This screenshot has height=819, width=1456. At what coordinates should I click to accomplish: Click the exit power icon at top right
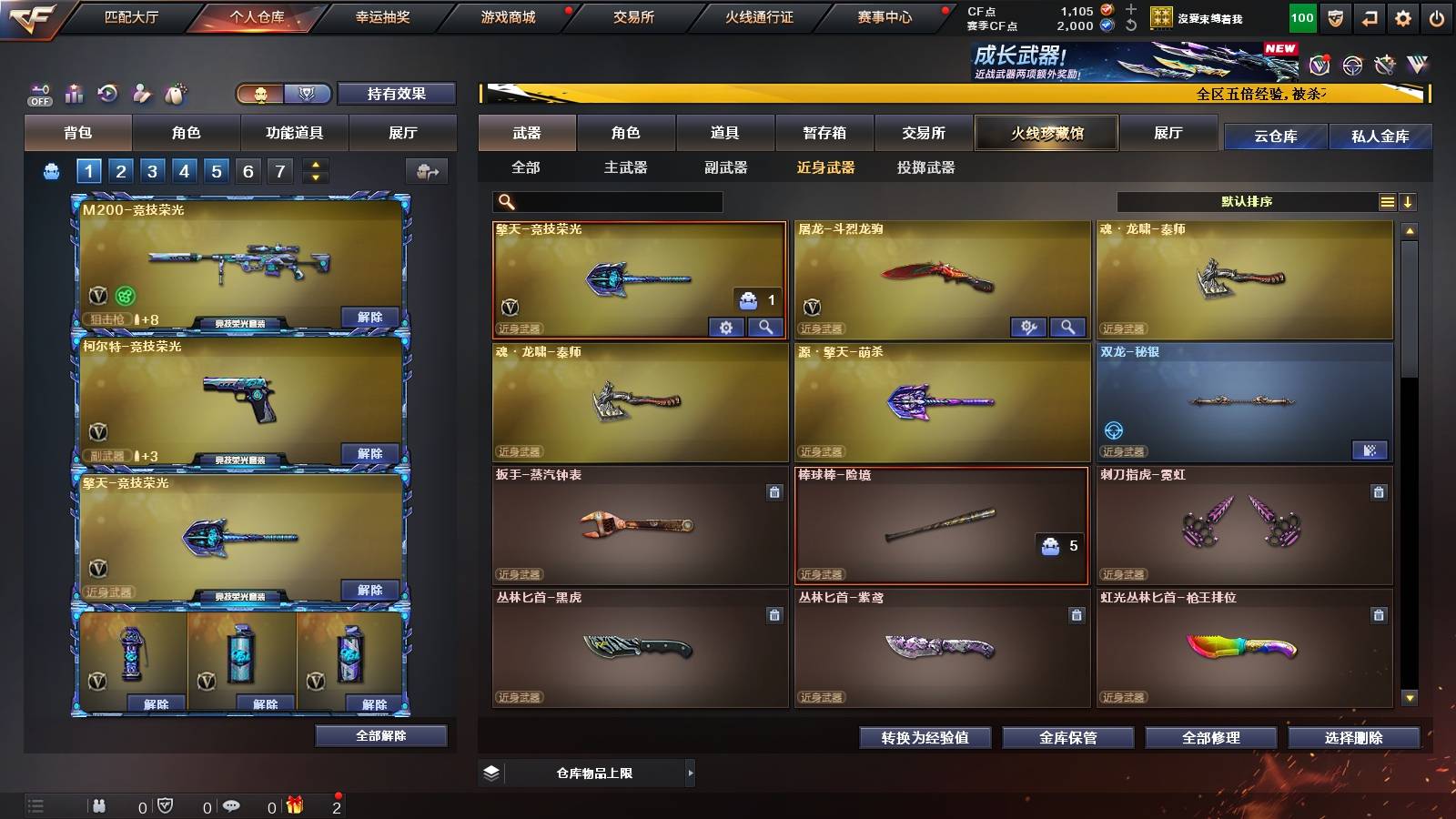pyautogui.click(x=1436, y=16)
